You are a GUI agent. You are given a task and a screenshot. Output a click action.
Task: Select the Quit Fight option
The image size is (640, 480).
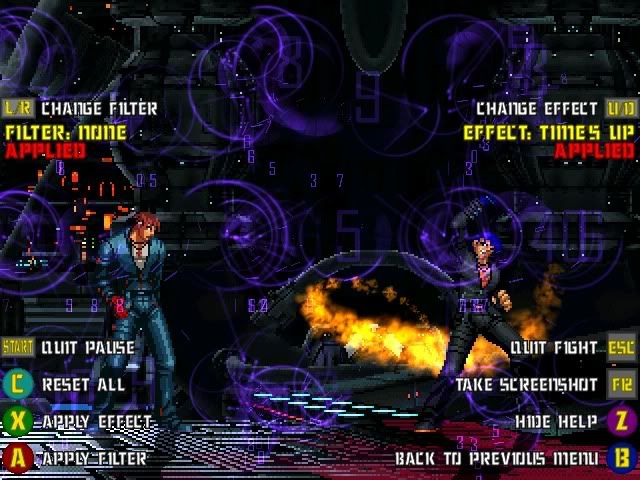(x=554, y=348)
